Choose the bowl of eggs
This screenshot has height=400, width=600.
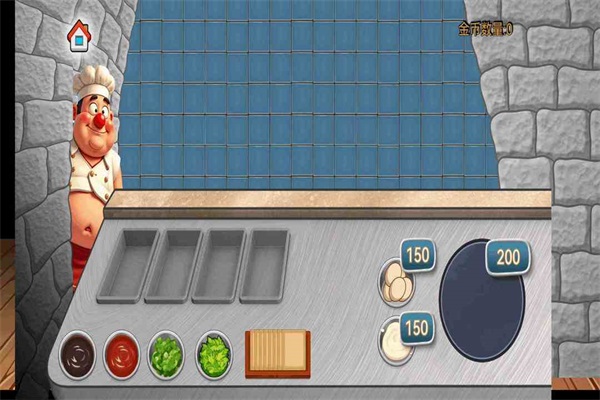(396, 282)
